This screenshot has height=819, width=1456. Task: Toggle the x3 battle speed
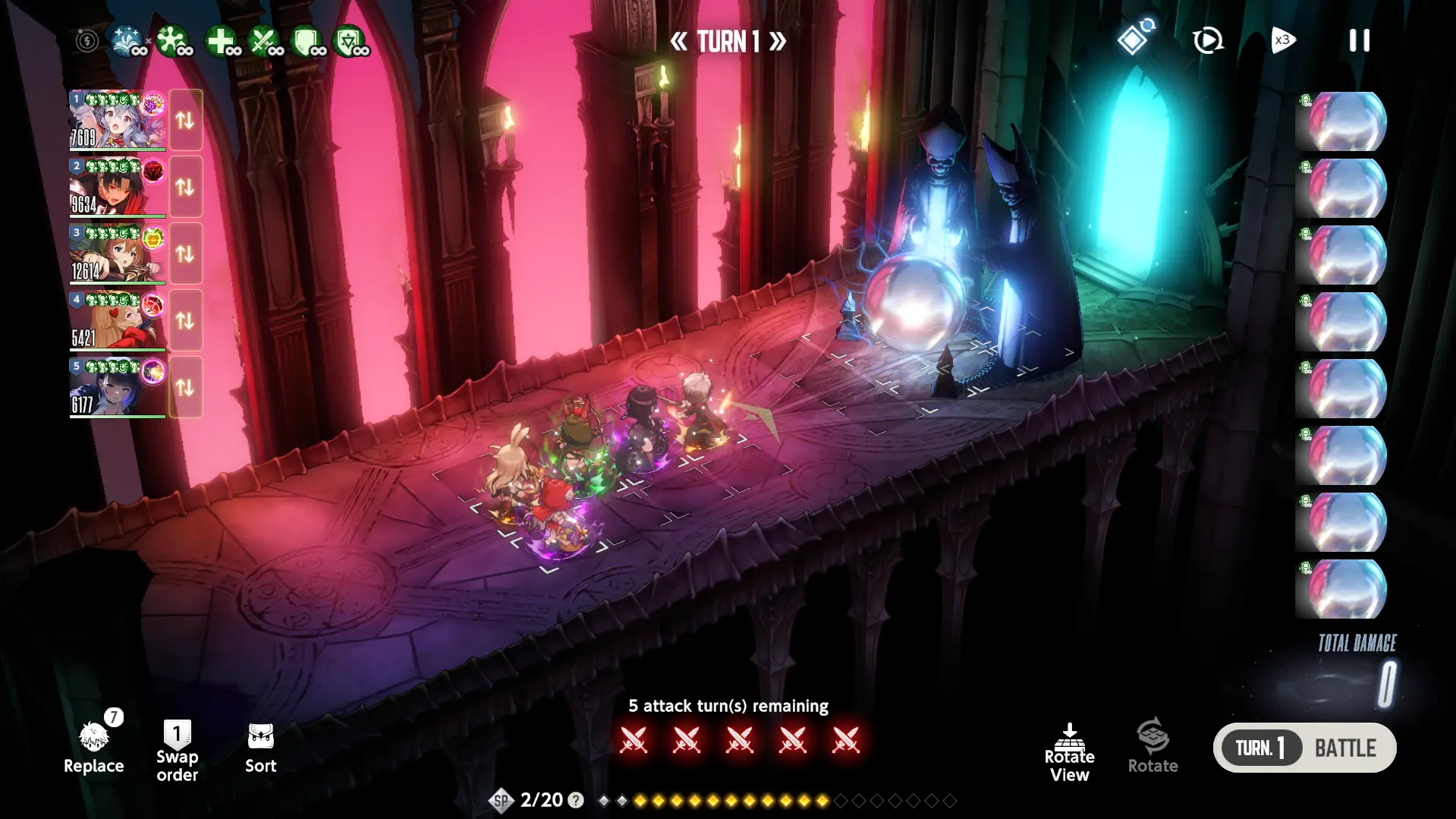1283,40
